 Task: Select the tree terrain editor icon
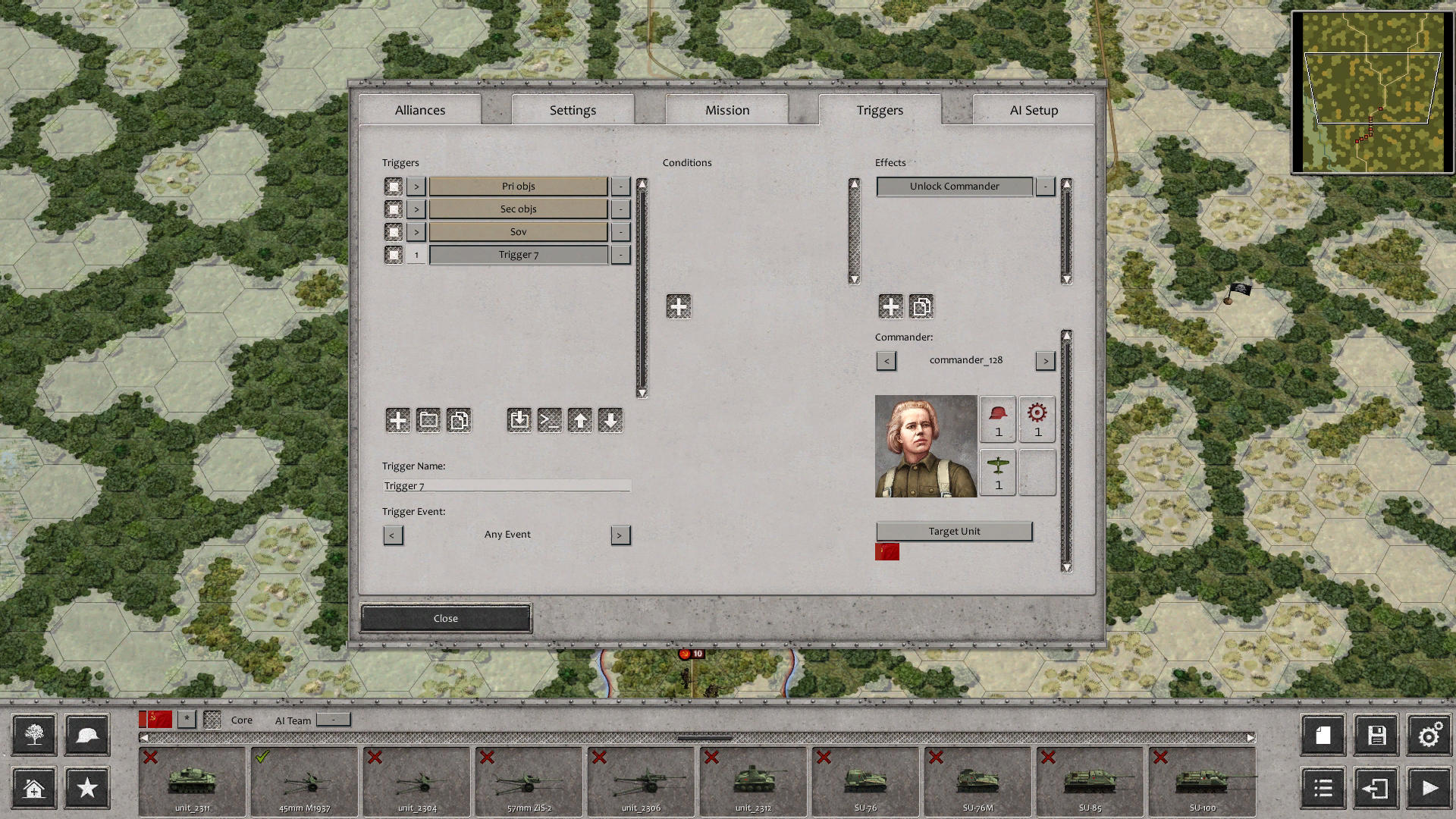[33, 735]
